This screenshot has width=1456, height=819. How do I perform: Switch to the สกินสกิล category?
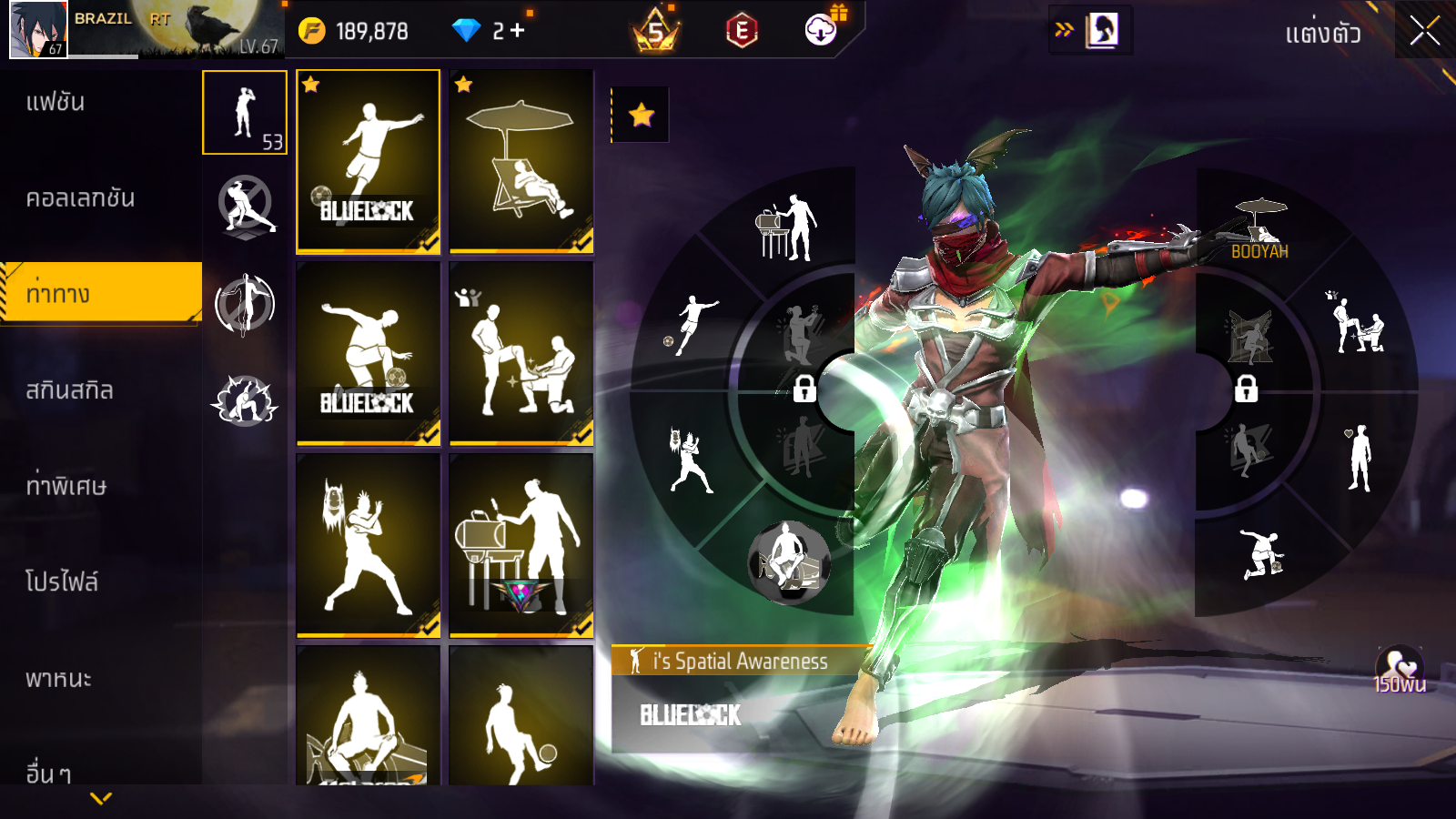(69, 390)
